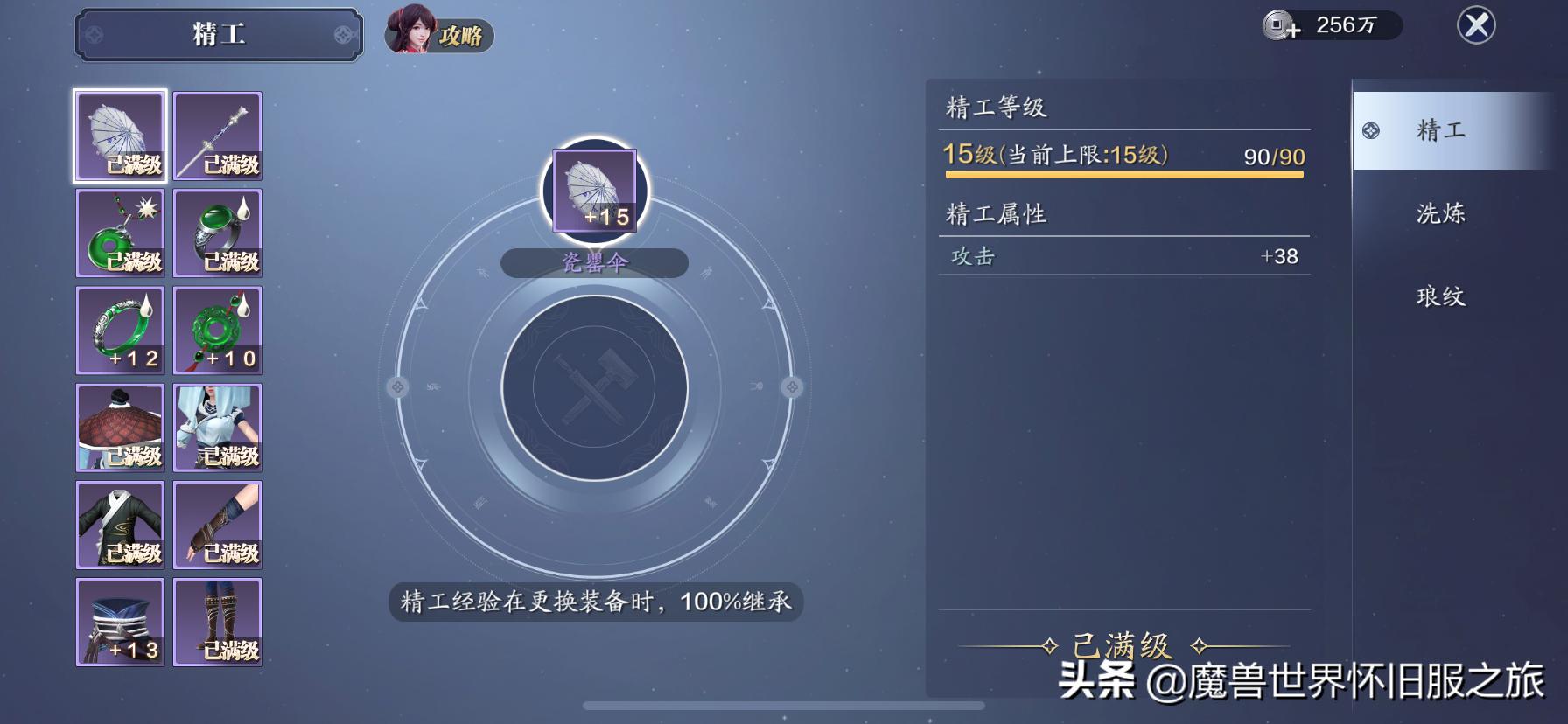Open the jade pendant necklace slot
The width and height of the screenshot is (1568, 724).
coord(120,233)
